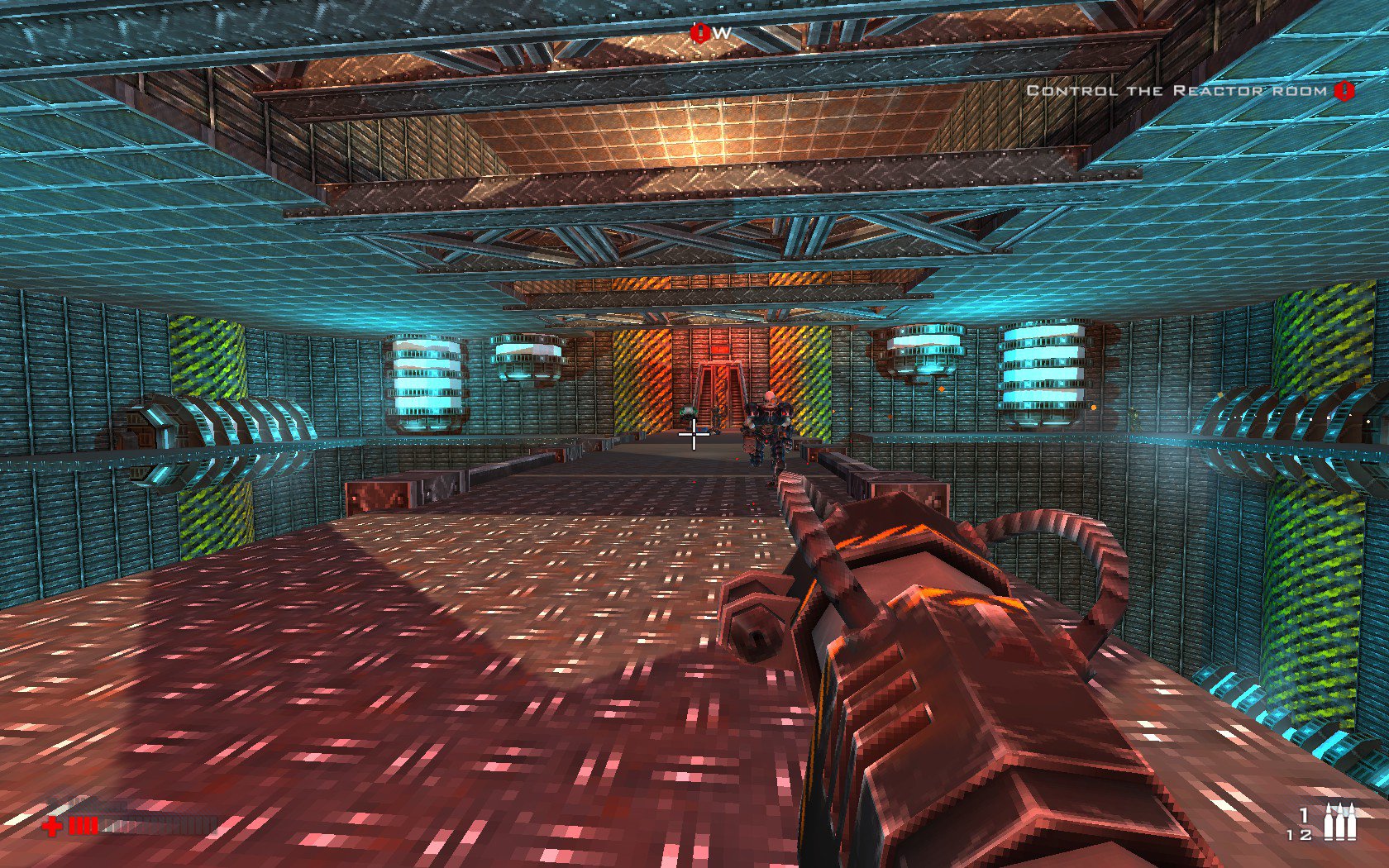Click the green item pickup near the enemy
The image size is (1389, 868).
point(687,411)
